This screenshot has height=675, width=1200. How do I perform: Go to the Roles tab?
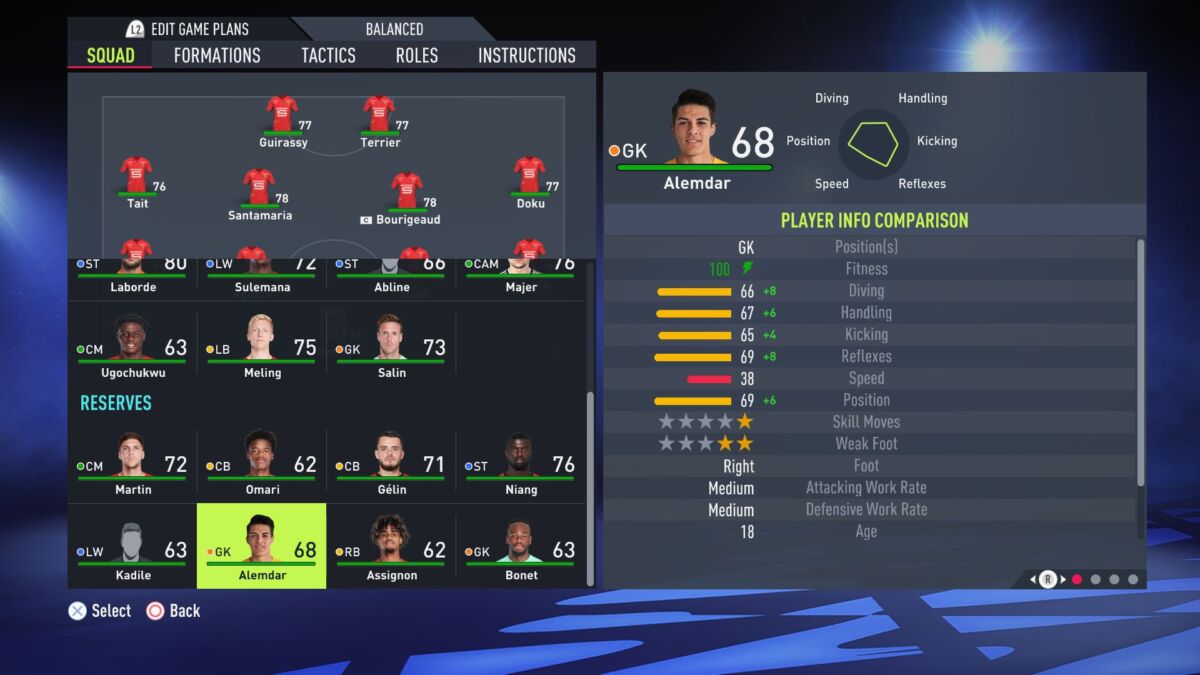point(416,55)
